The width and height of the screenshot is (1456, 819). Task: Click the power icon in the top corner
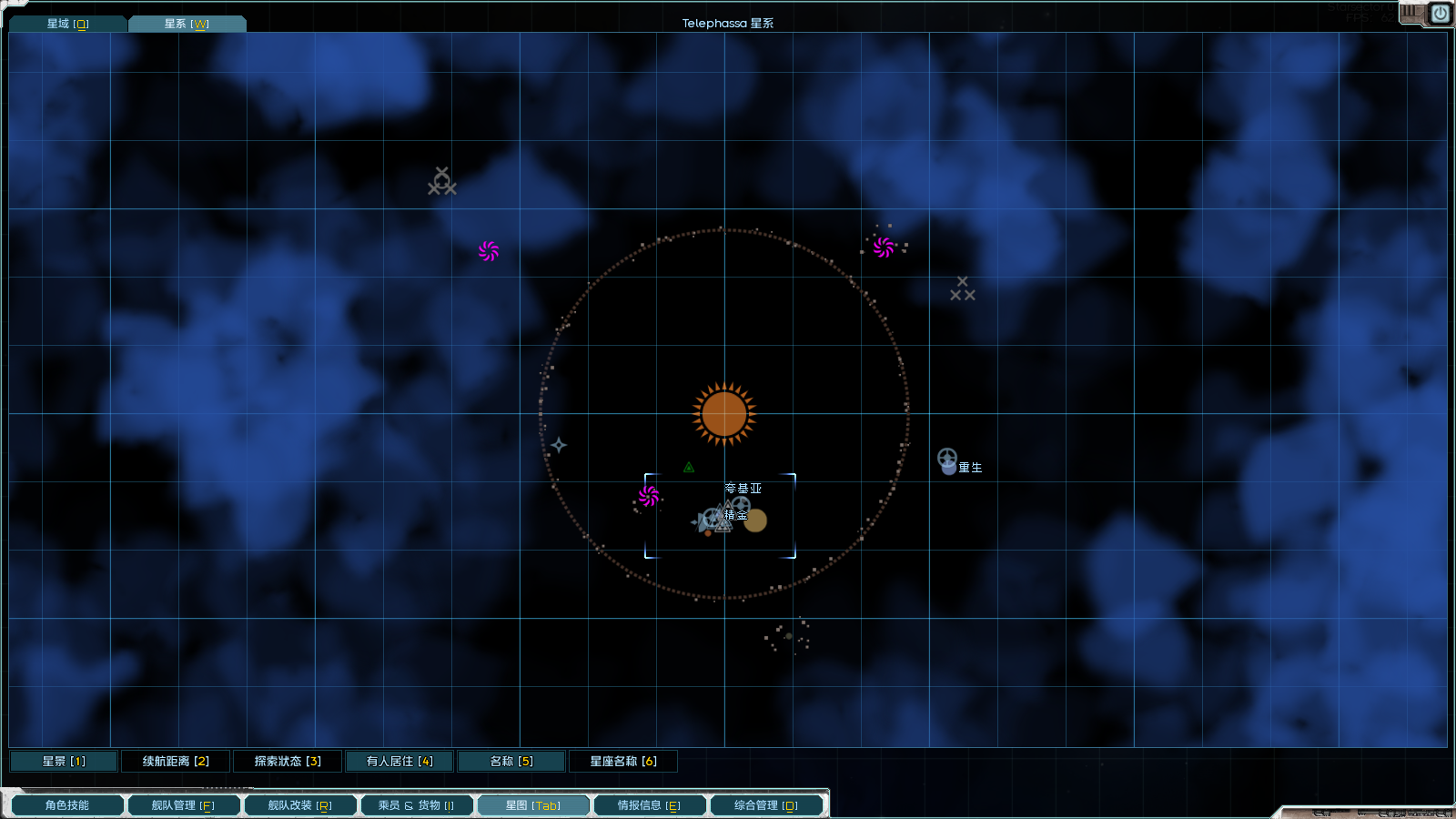pos(1440,14)
